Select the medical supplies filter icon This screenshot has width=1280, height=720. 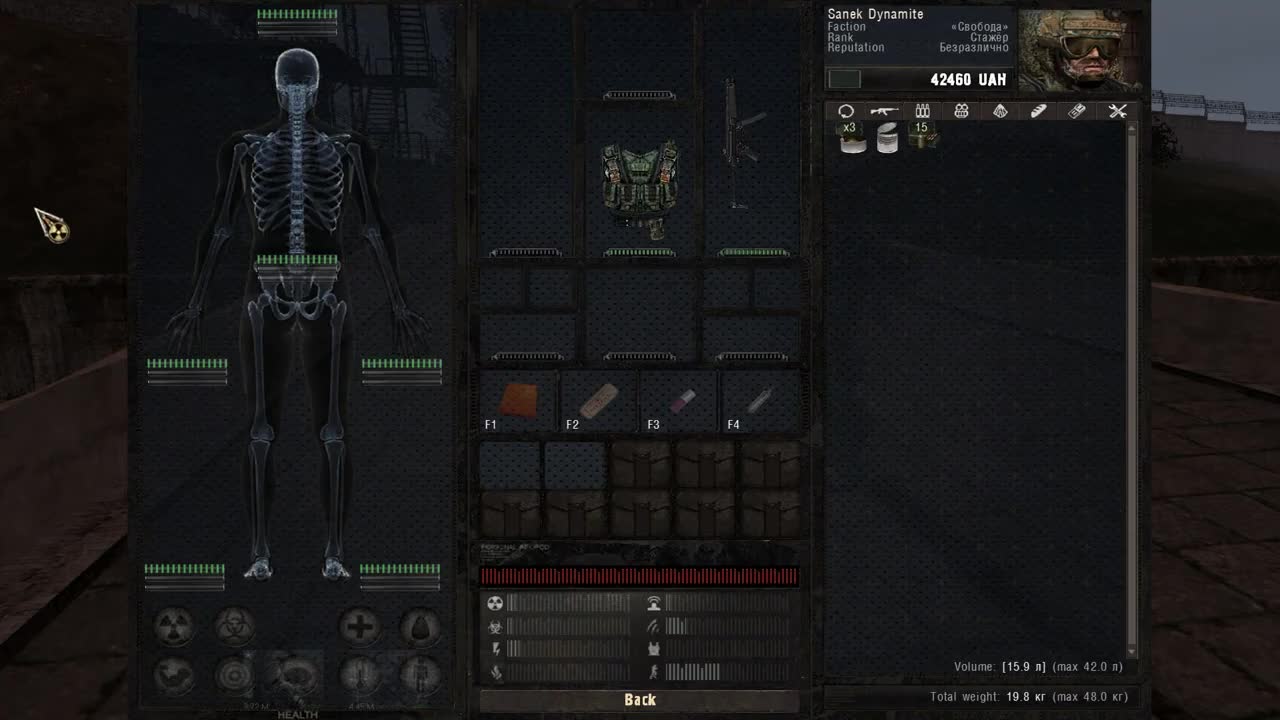tap(1077, 111)
